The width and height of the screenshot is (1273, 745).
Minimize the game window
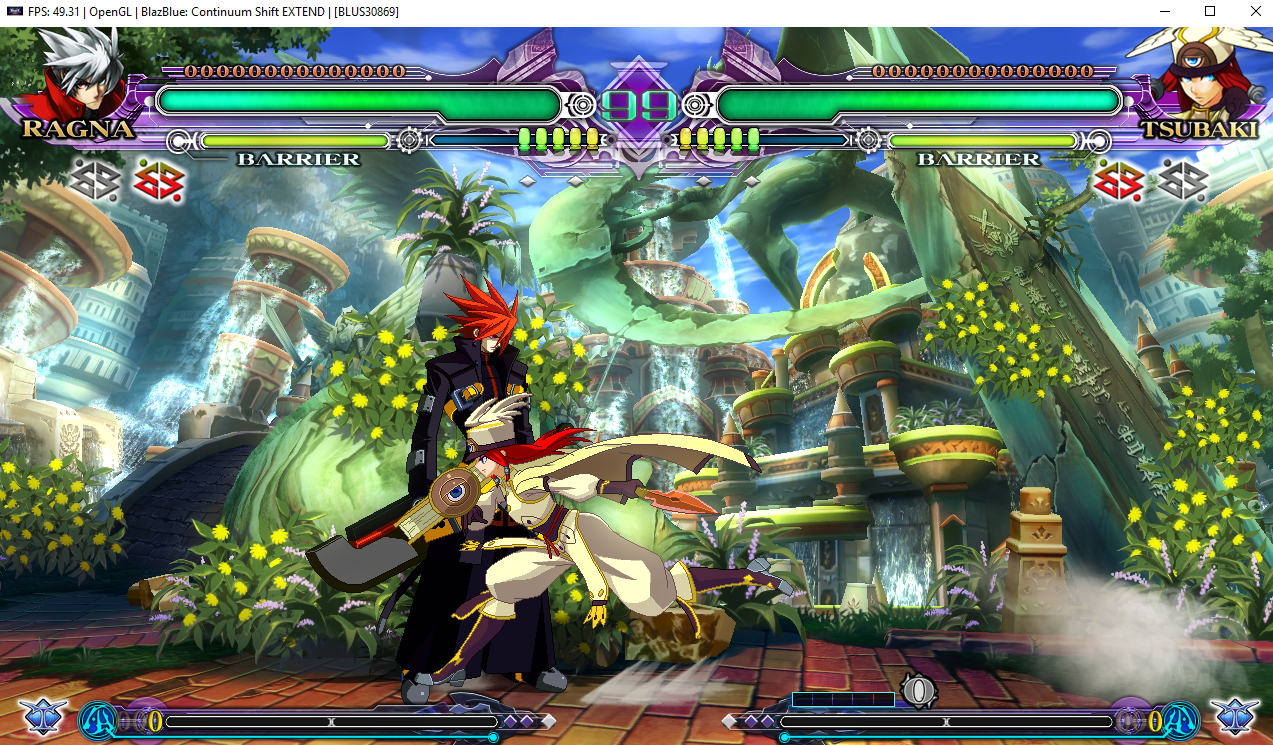click(1165, 11)
